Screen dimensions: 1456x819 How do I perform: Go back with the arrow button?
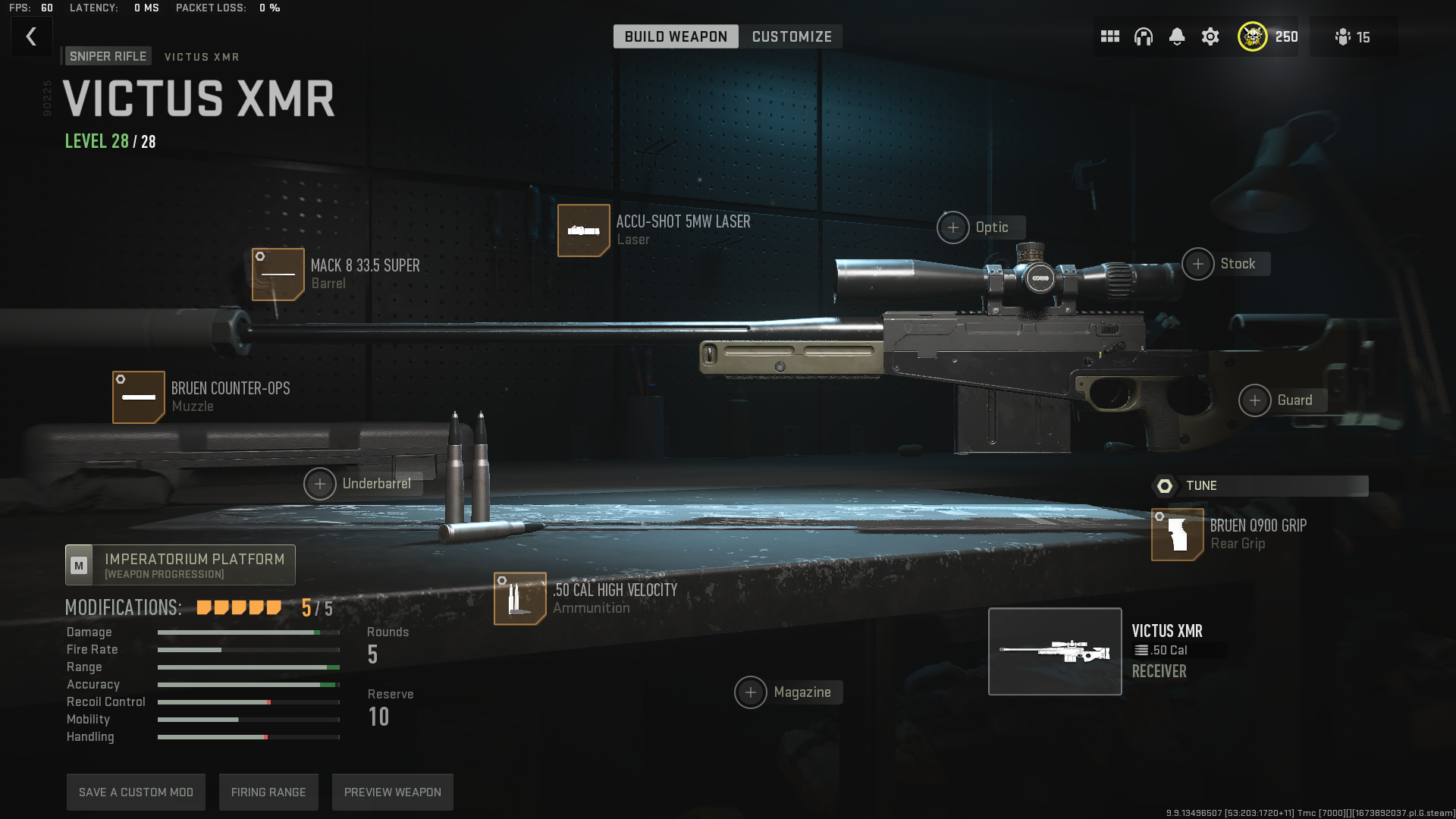click(31, 36)
